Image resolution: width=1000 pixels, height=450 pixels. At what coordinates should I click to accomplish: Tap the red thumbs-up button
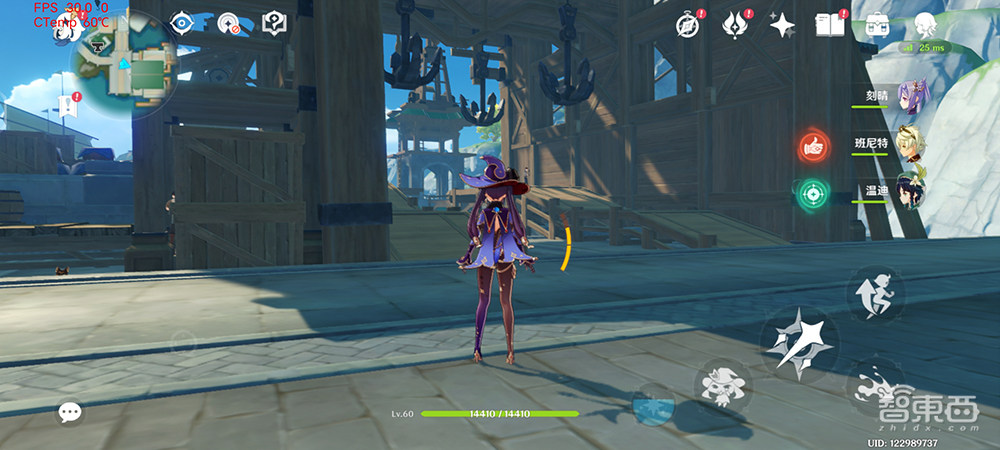(813, 147)
